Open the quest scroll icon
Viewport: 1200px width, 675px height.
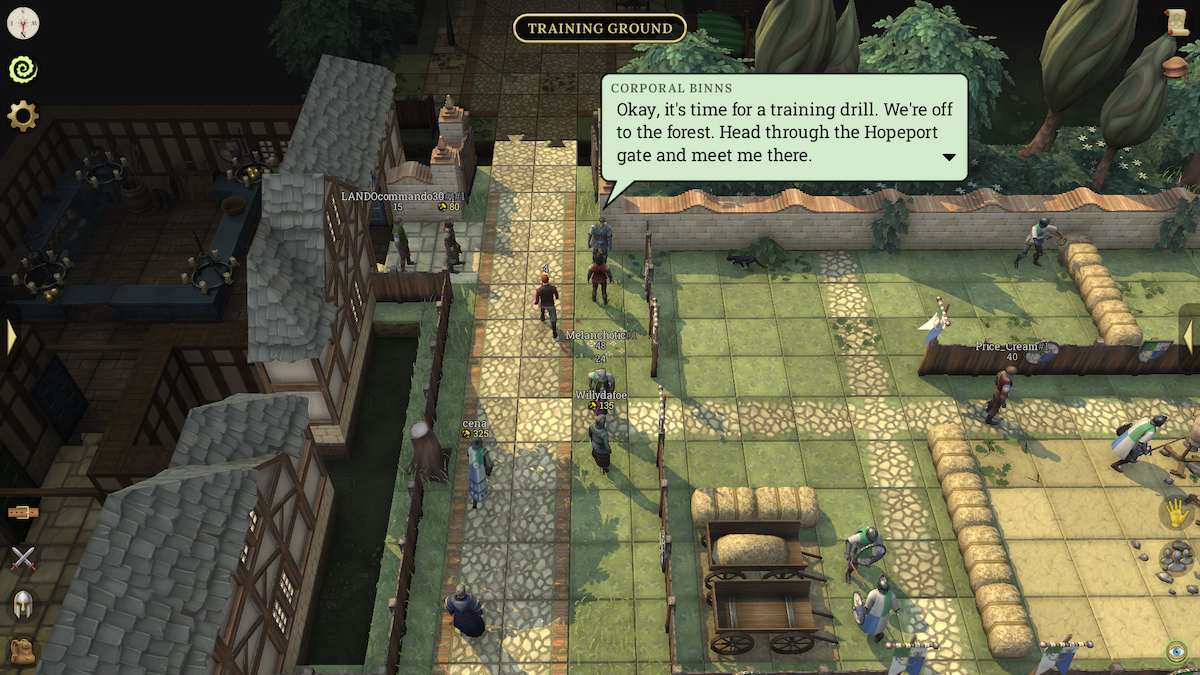tap(1177, 22)
